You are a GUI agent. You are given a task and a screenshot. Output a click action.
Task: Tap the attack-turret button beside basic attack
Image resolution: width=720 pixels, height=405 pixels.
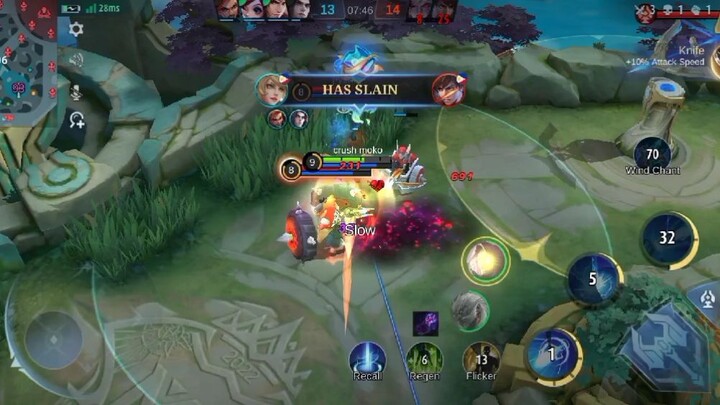[704, 297]
